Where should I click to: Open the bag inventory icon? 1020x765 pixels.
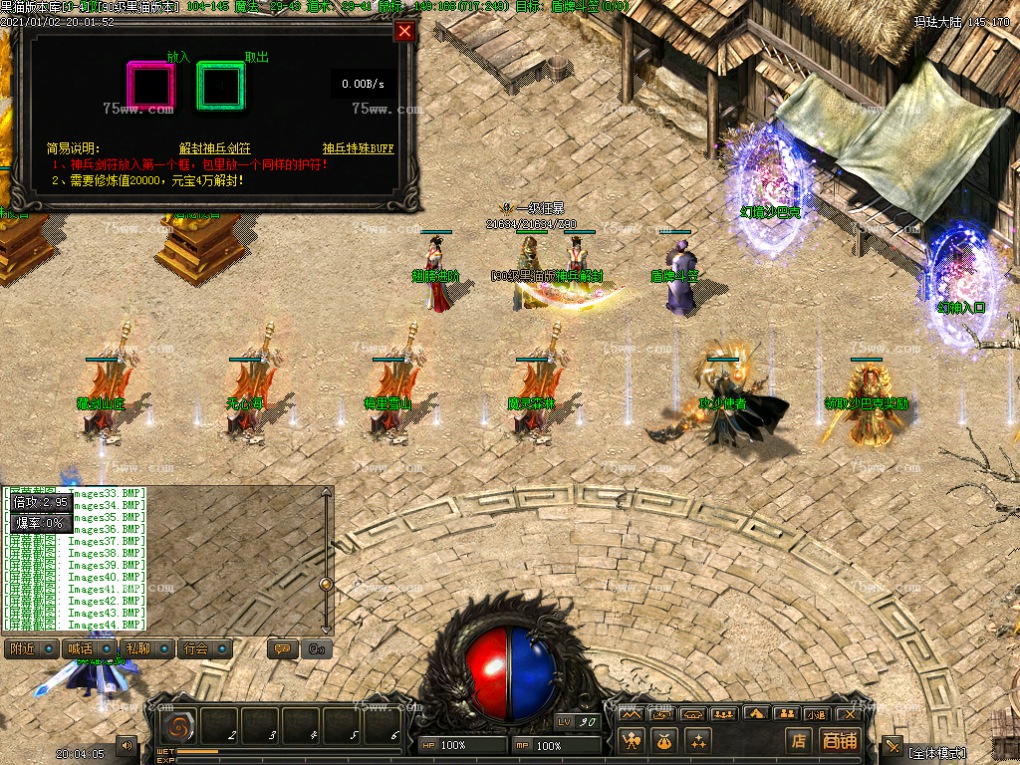(x=663, y=740)
